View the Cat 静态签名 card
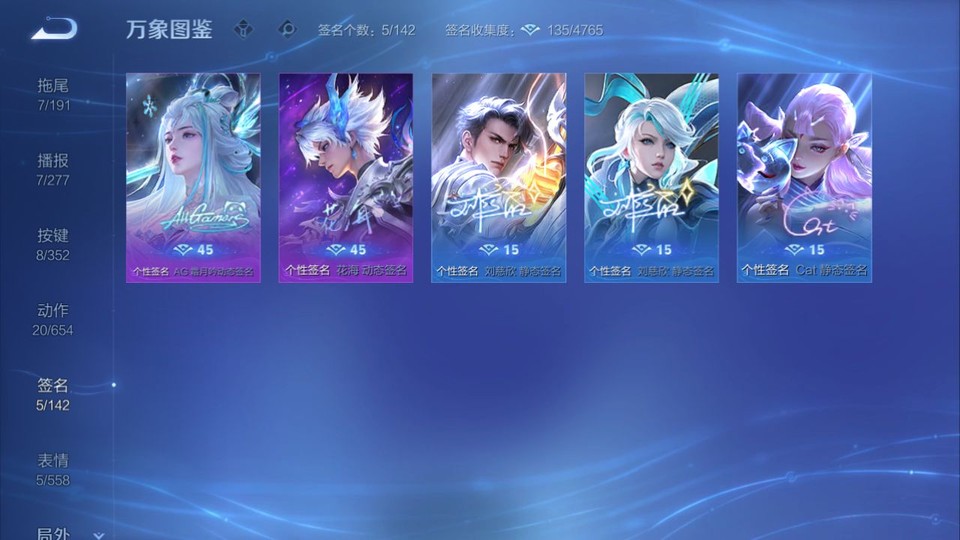The image size is (960, 540). [805, 177]
